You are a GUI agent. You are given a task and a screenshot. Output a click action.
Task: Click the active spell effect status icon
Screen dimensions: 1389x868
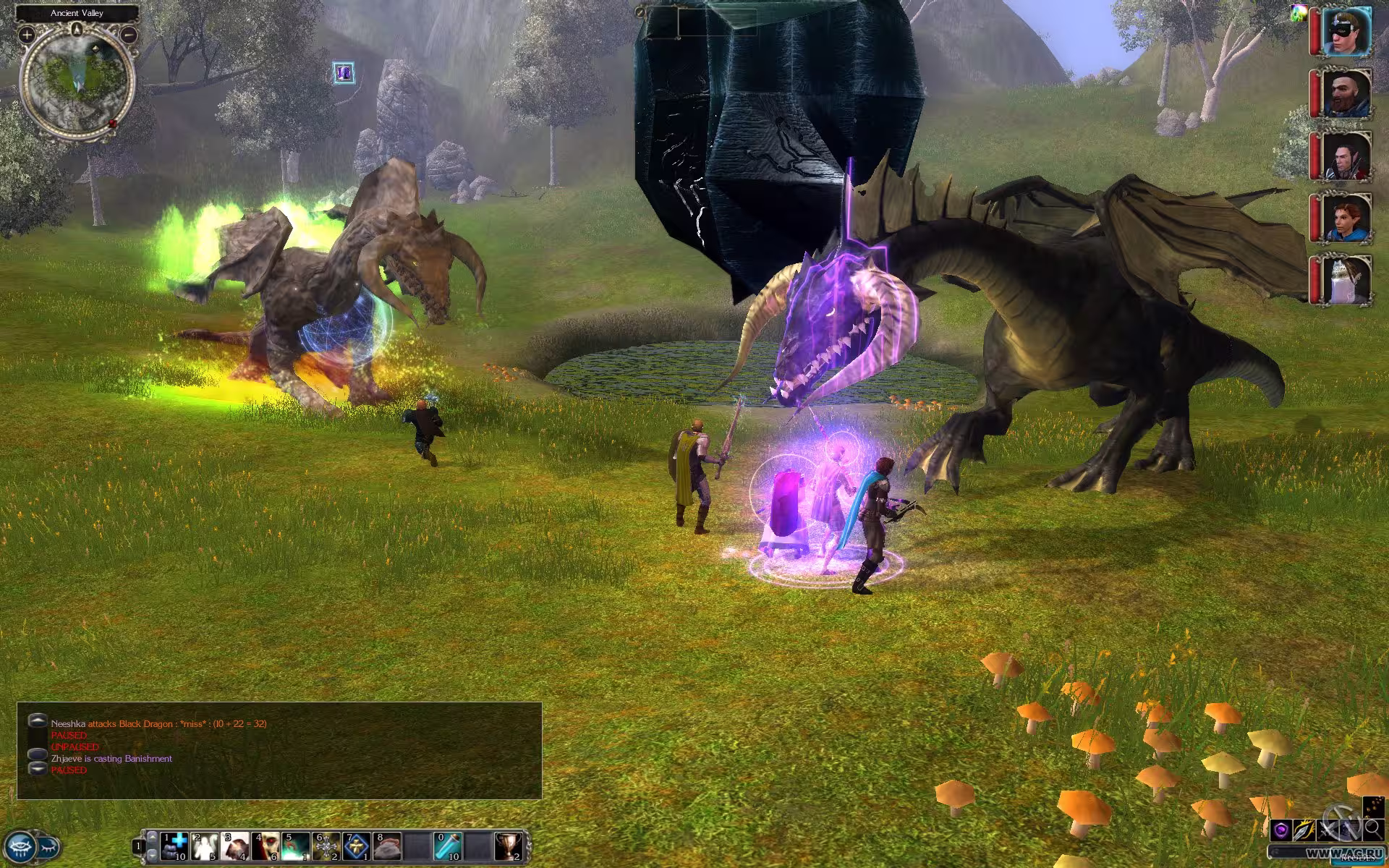tap(344, 72)
